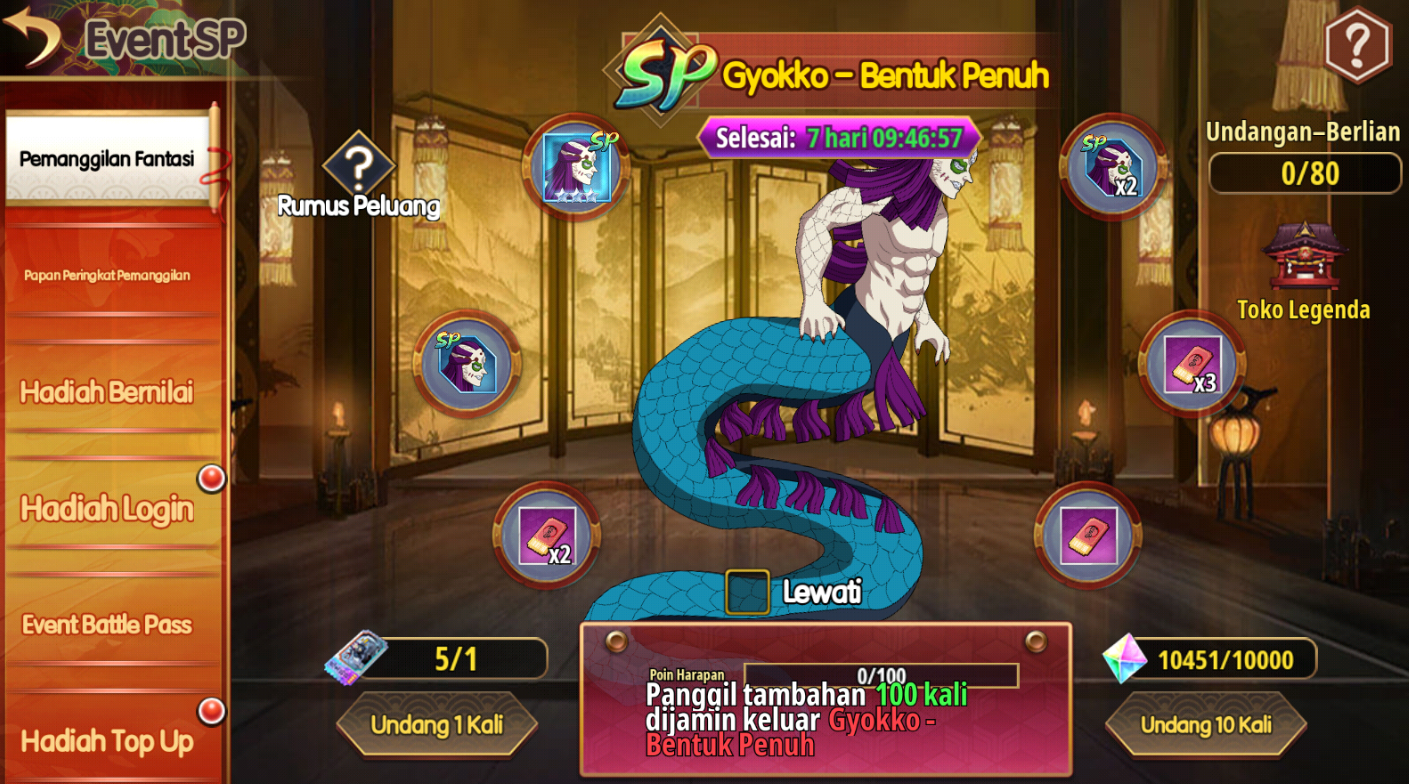Show the Rumus Peluang info
1409x784 pixels.
(358, 170)
